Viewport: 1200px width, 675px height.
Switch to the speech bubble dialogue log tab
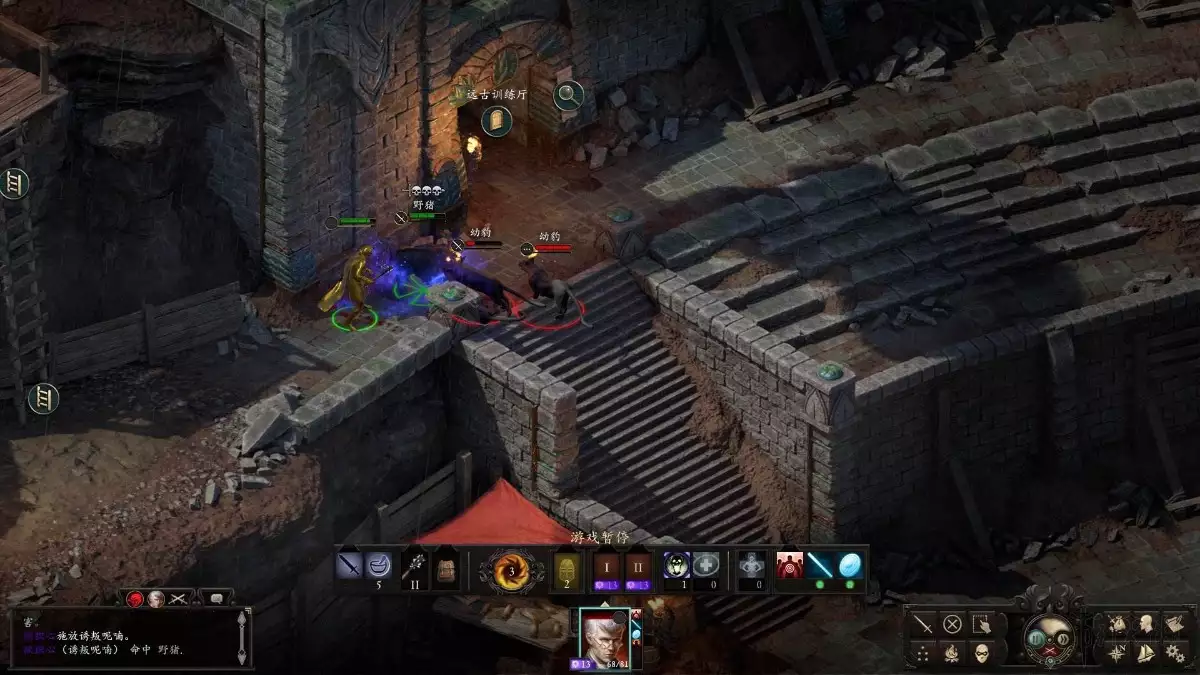click(215, 598)
